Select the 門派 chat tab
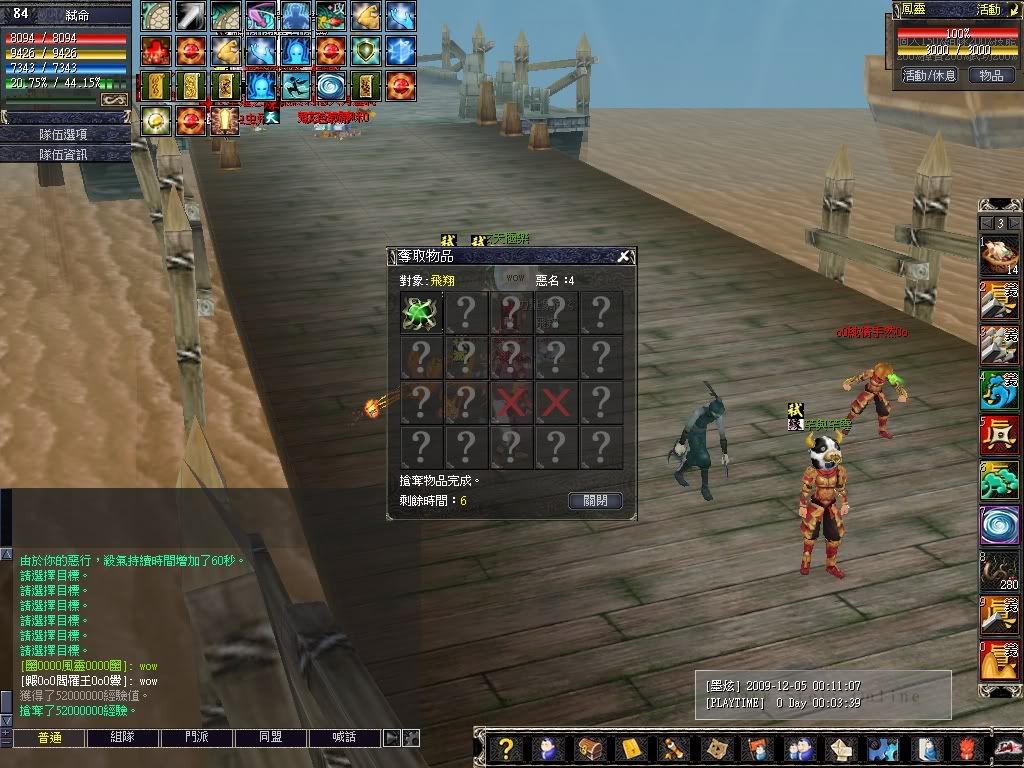 197,738
